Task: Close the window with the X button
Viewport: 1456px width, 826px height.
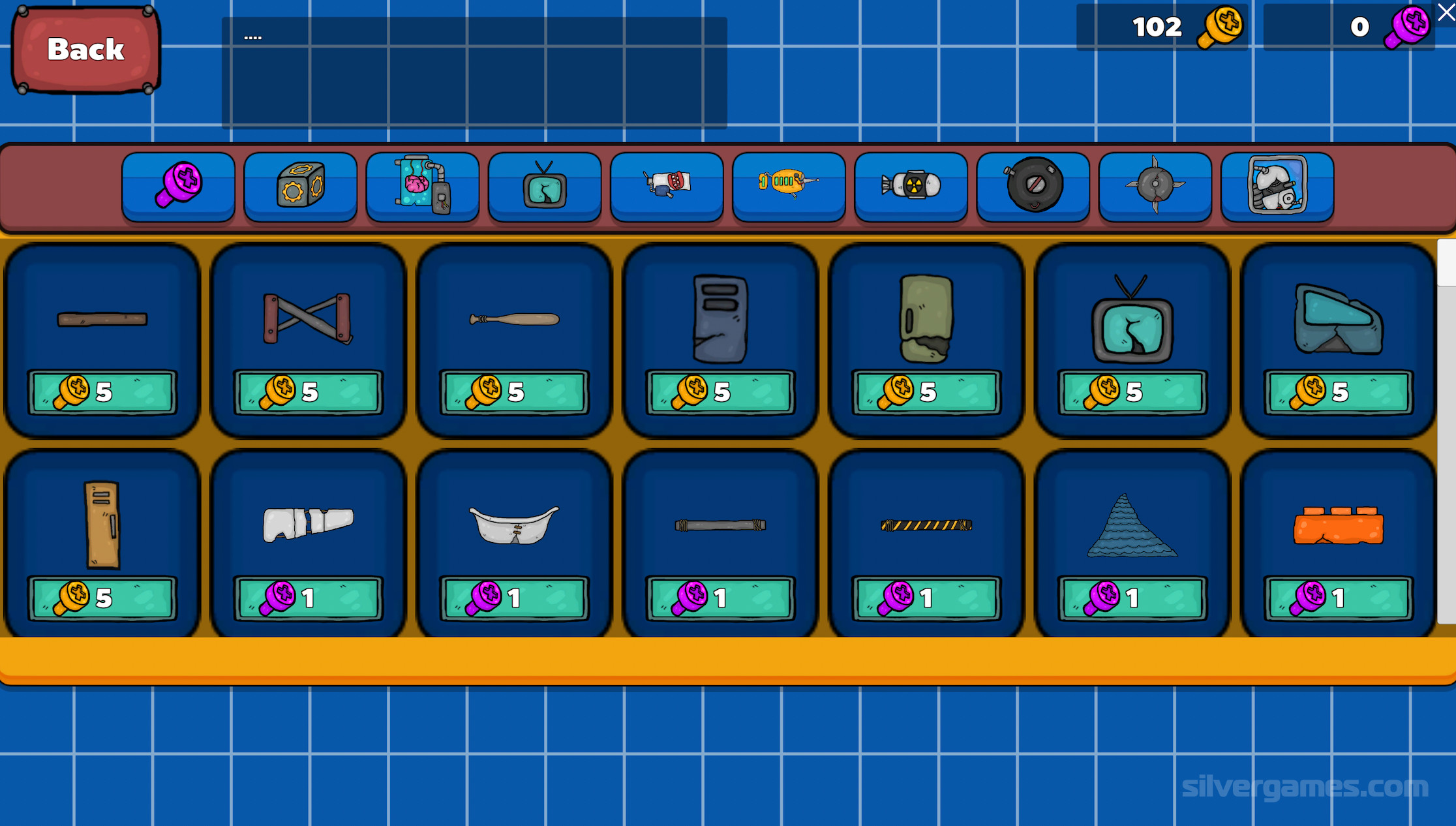Action: click(1446, 12)
